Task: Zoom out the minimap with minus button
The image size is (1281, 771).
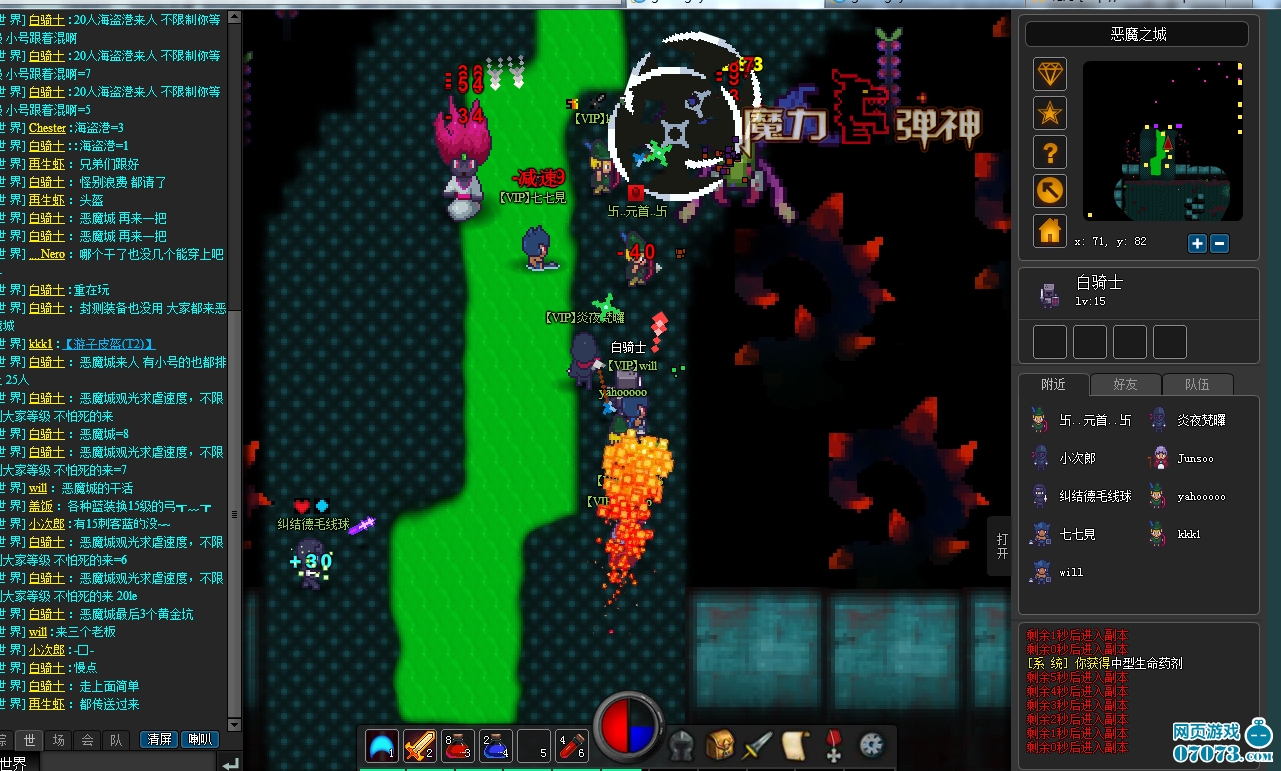Action: tap(1219, 243)
